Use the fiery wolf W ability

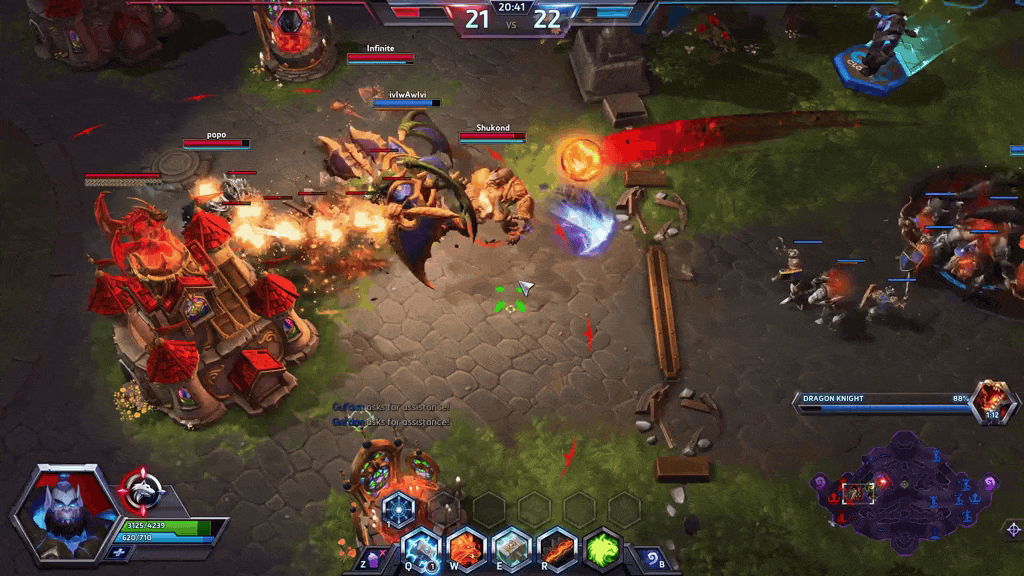pos(466,548)
